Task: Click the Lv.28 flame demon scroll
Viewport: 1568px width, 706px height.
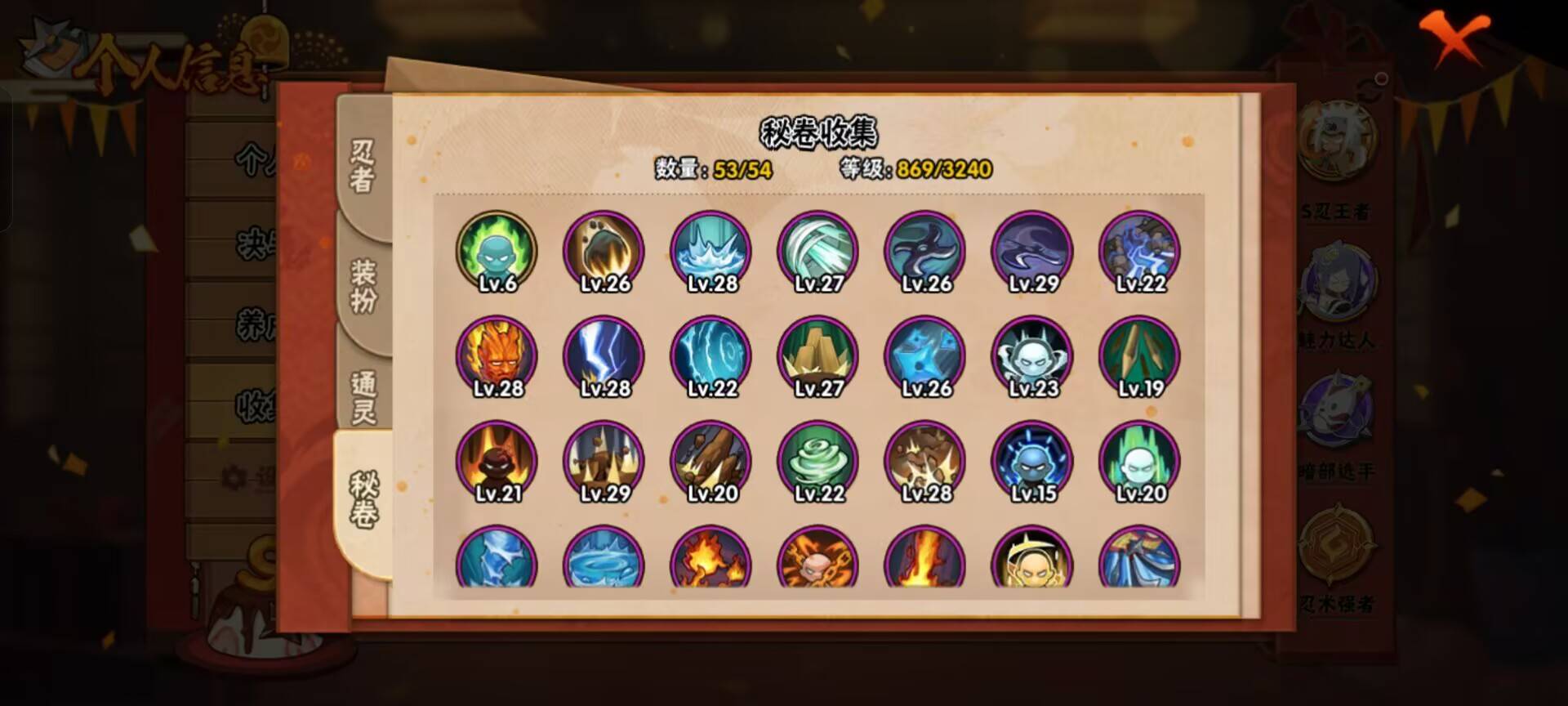Action: click(496, 355)
